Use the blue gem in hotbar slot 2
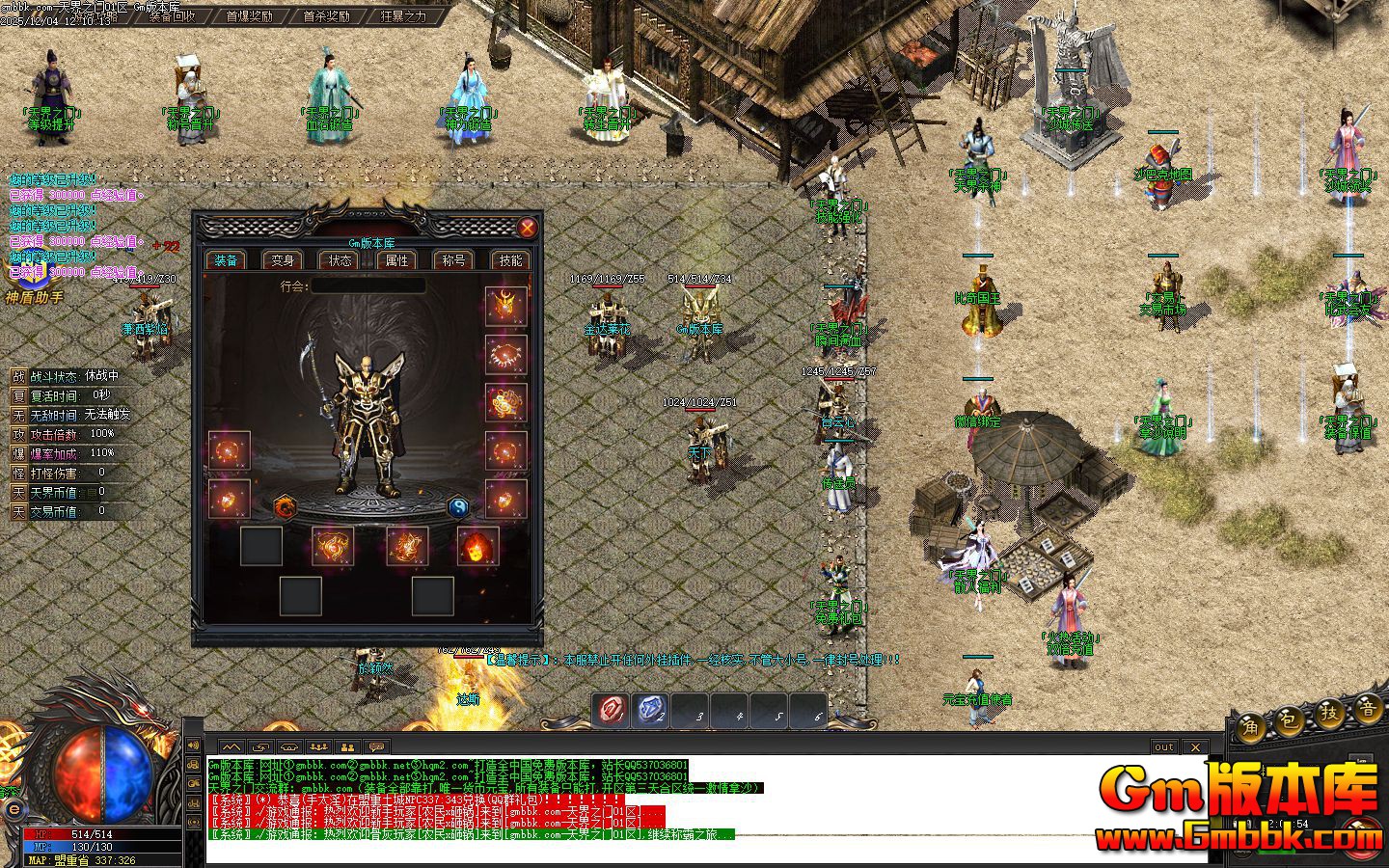The height and width of the screenshot is (868, 1389). pyautogui.click(x=650, y=711)
